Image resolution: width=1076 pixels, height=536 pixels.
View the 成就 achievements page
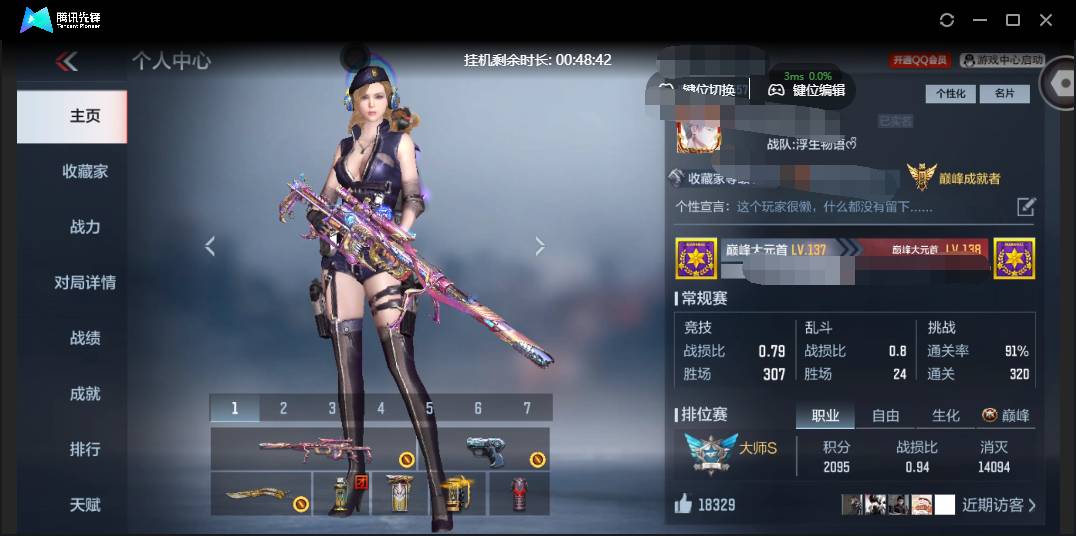(x=85, y=394)
